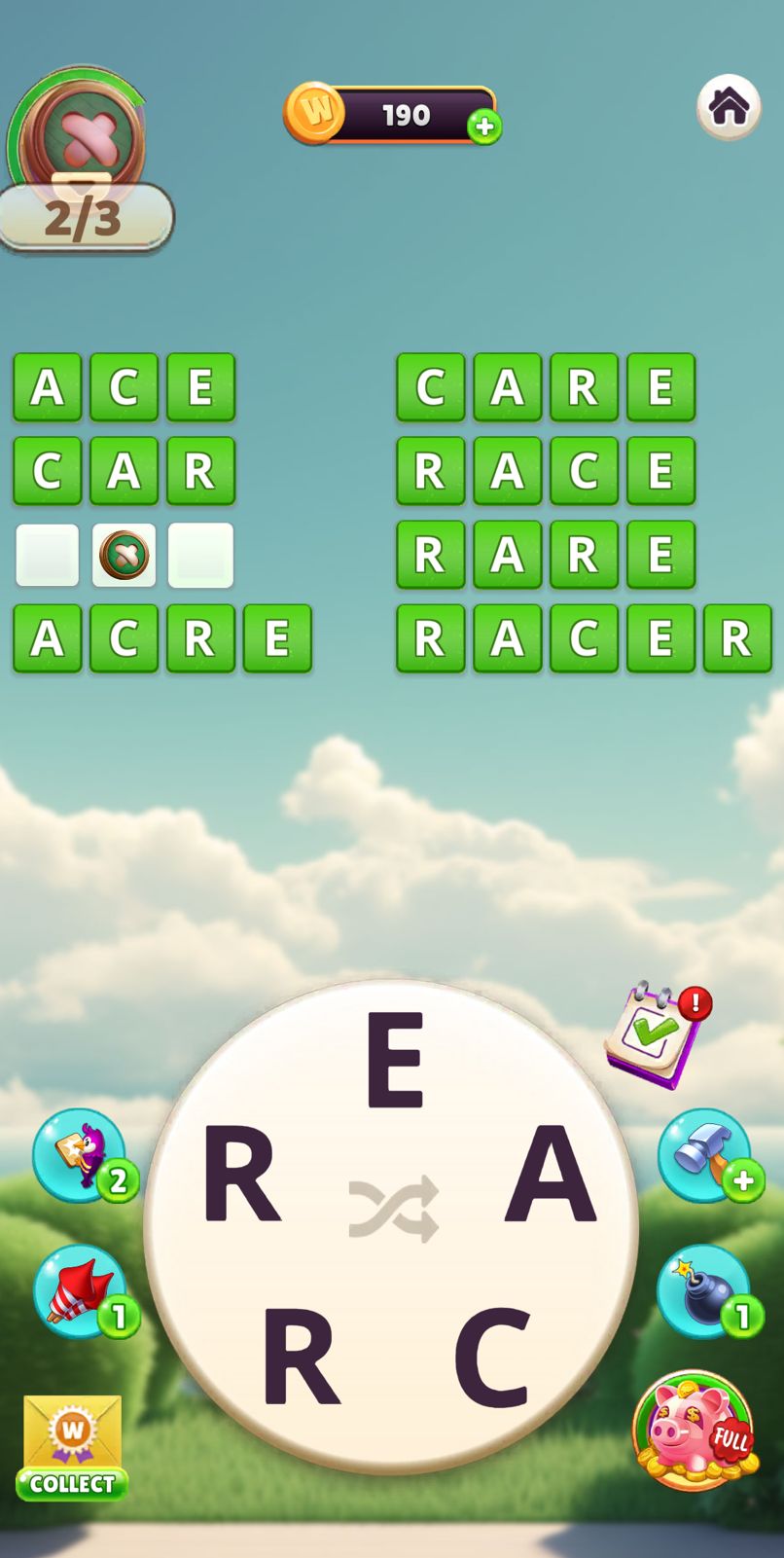The height and width of the screenshot is (1558, 784).
Task: Select the letter C in the wheel
Action: [x=492, y=1358]
